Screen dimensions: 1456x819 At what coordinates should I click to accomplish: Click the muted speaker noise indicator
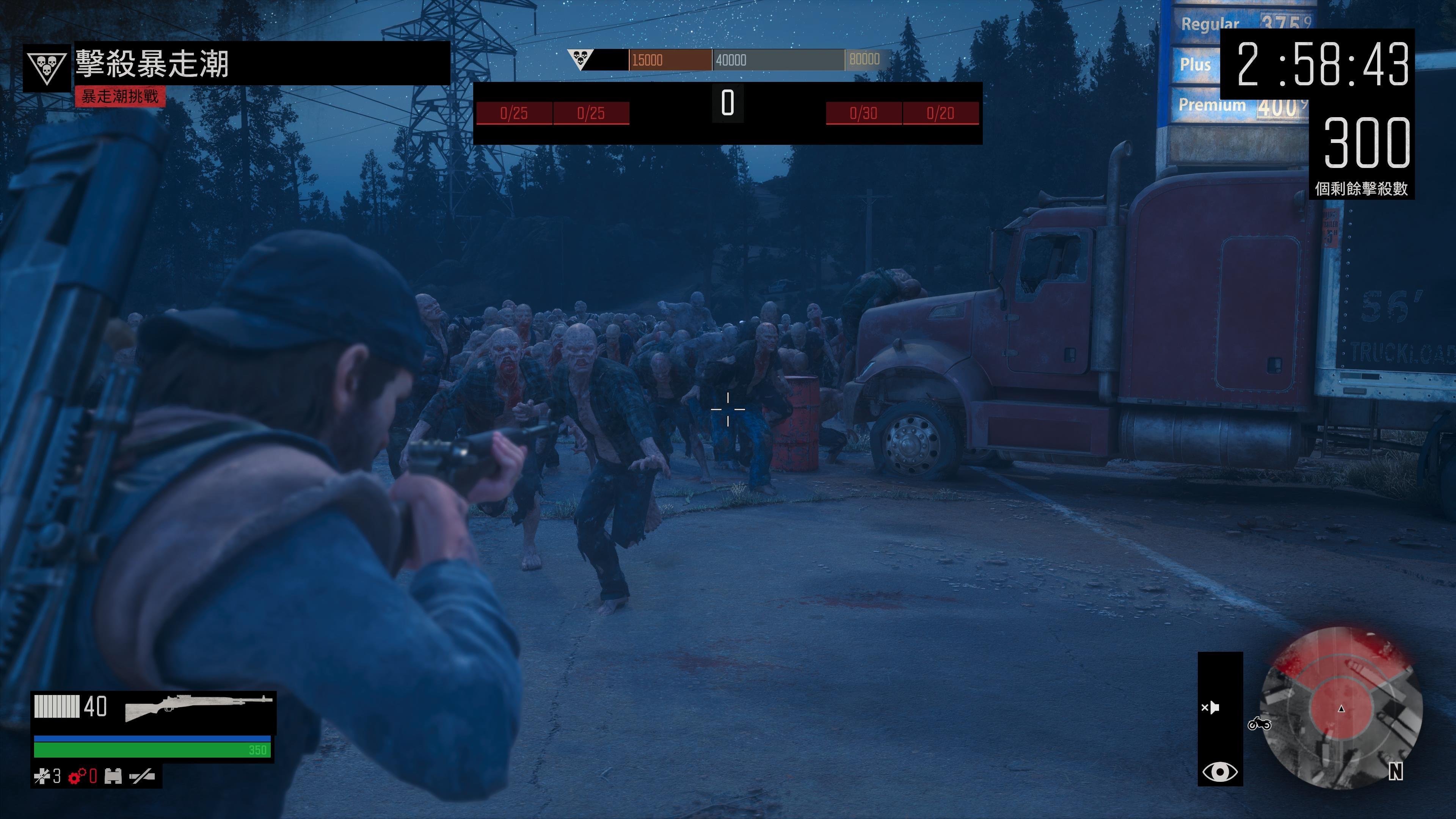click(x=1211, y=708)
